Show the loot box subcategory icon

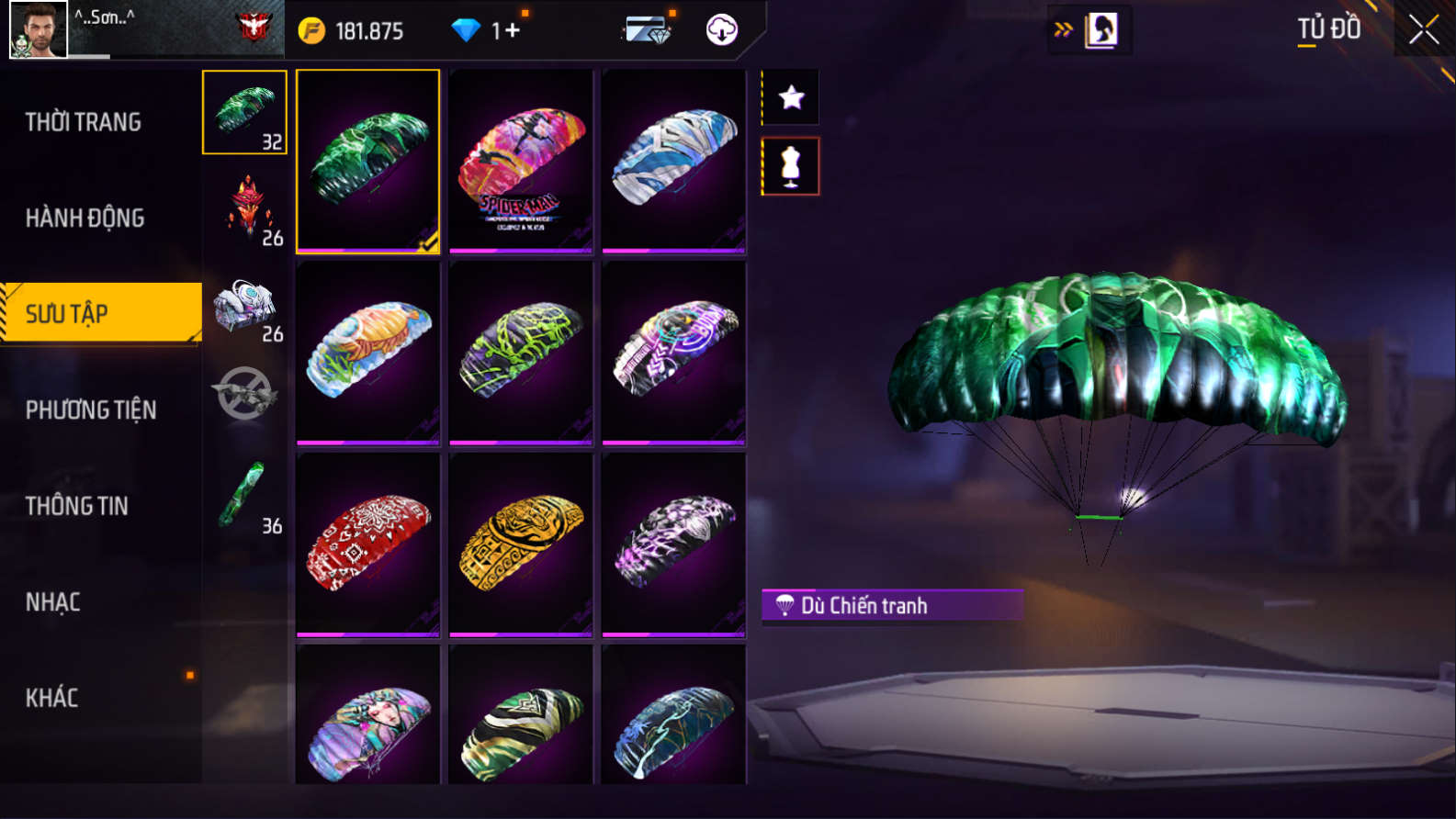point(244,305)
